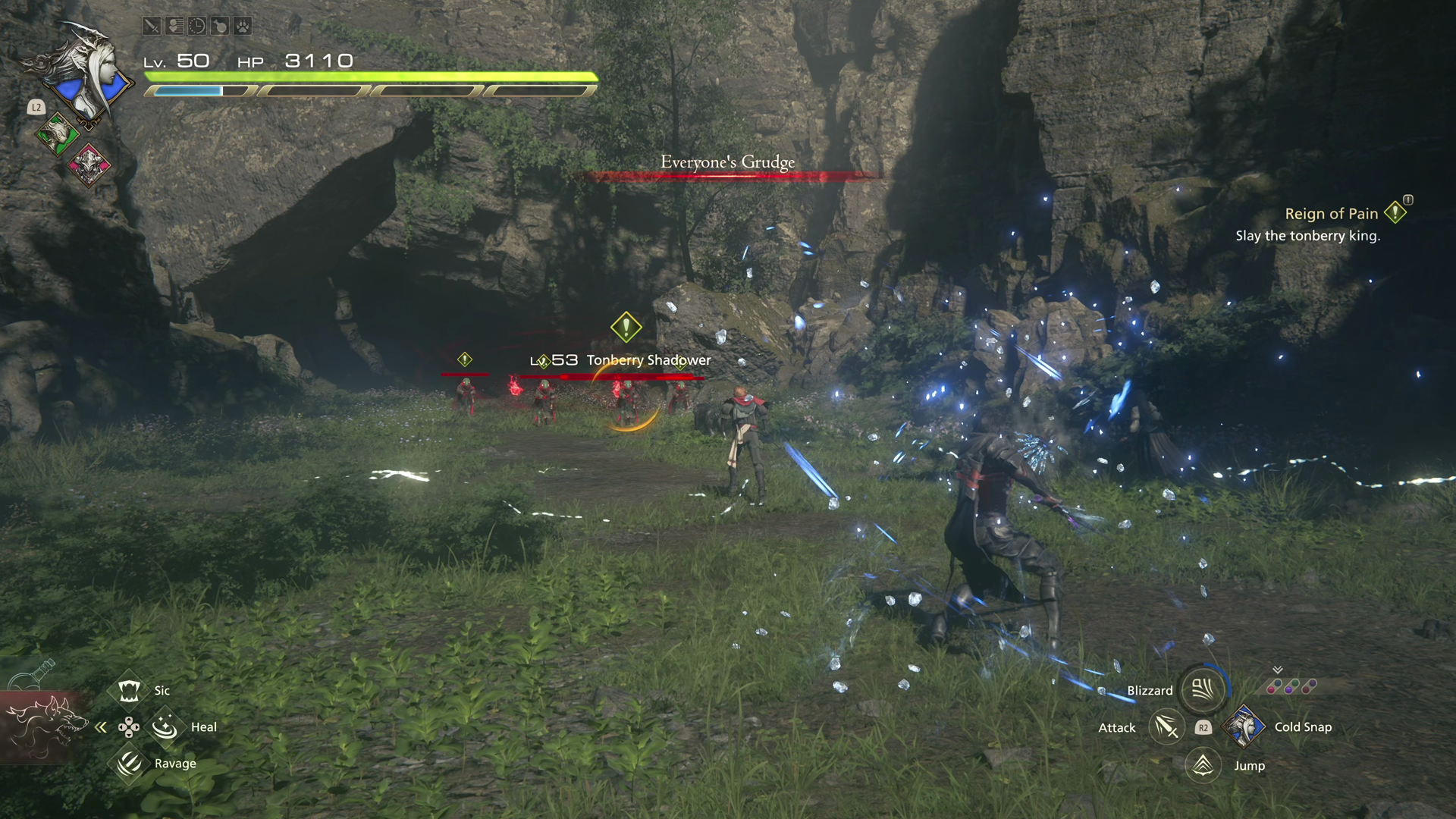
Task: Activate Torgal's Ravage command
Action: tap(129, 763)
